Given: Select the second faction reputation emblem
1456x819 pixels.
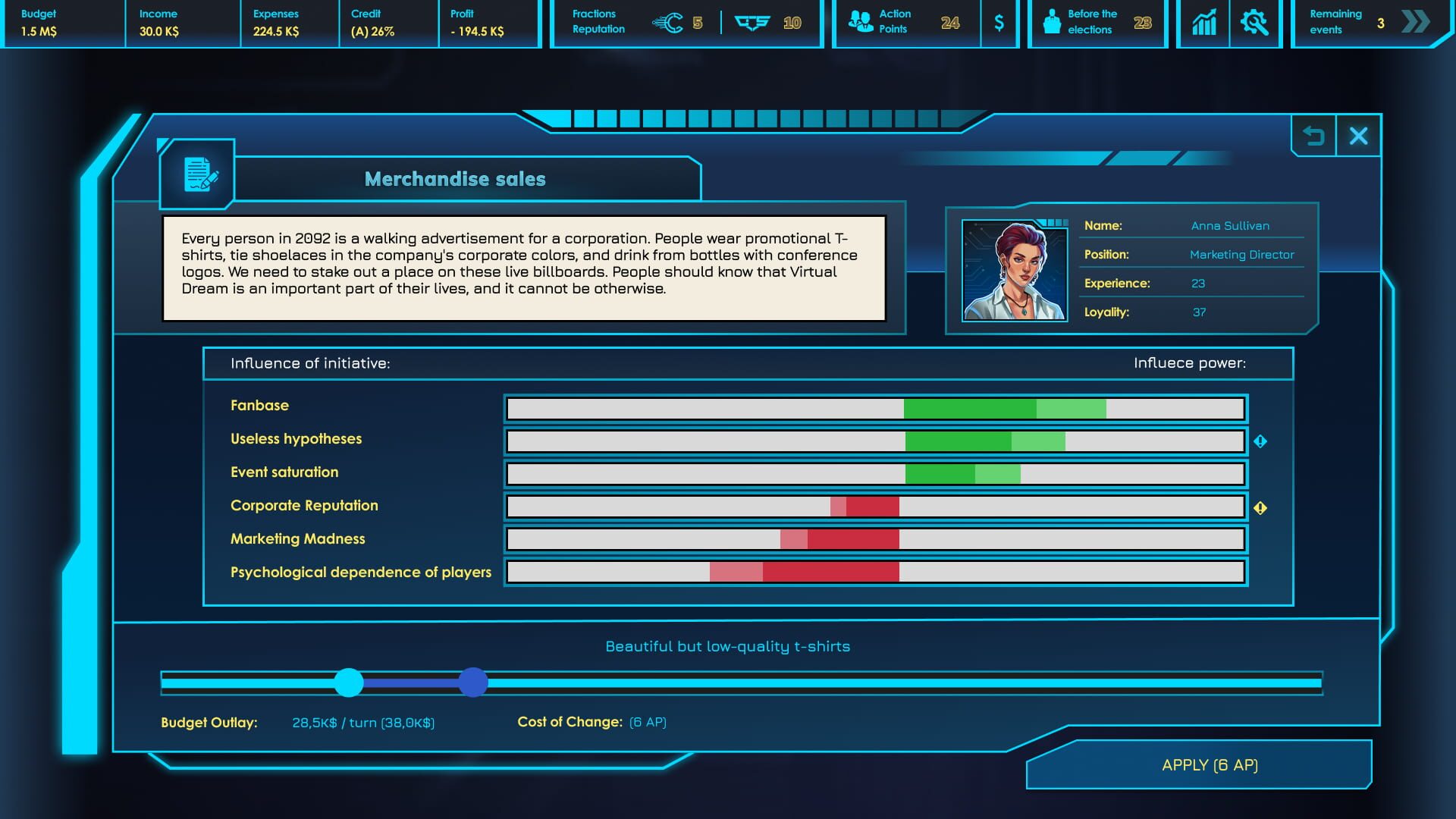Looking at the screenshot, I should coord(752,23).
